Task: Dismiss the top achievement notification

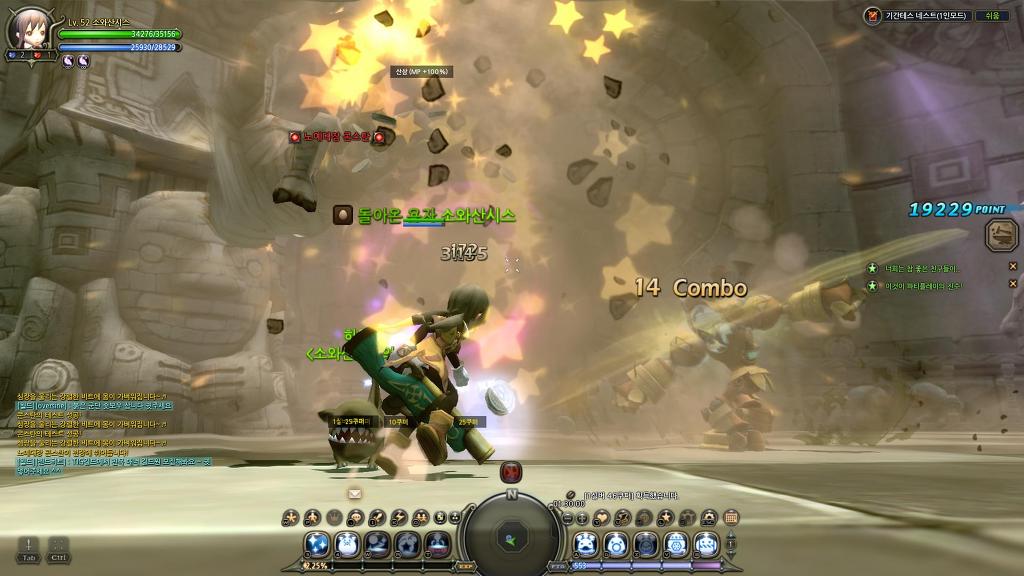Action: click(x=1012, y=267)
